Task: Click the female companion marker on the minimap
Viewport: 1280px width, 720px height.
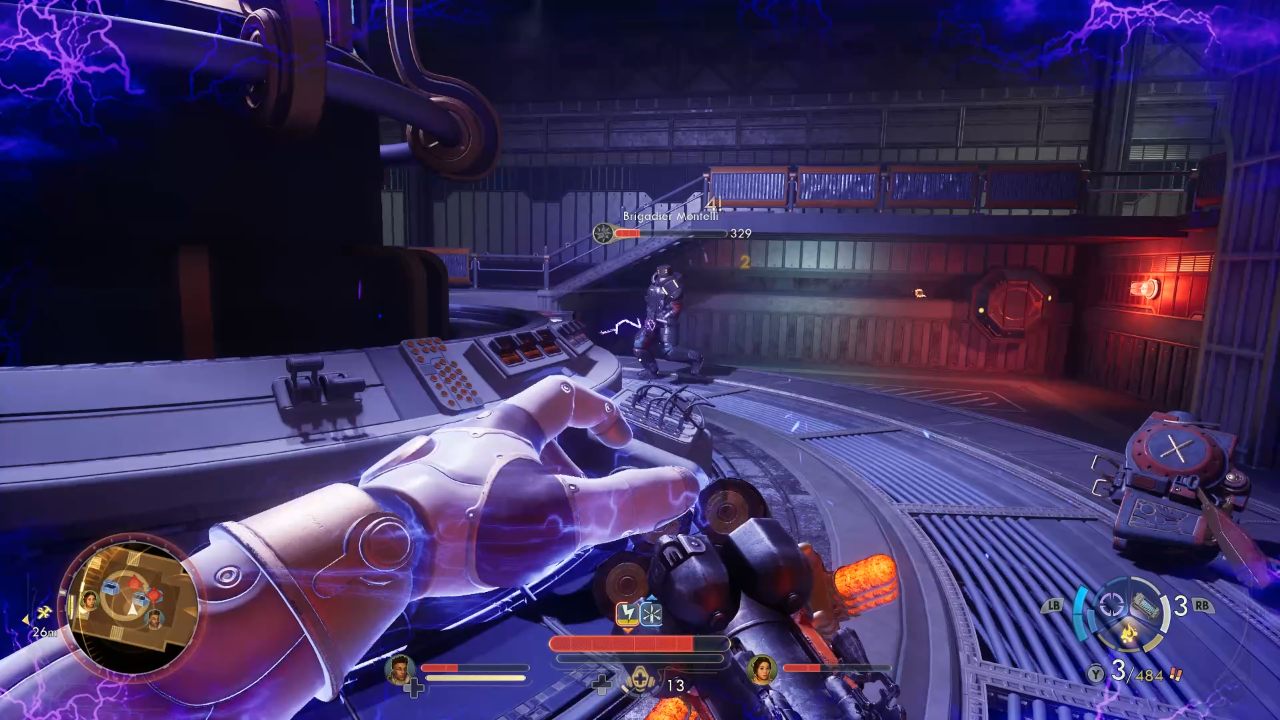Action: click(90, 600)
